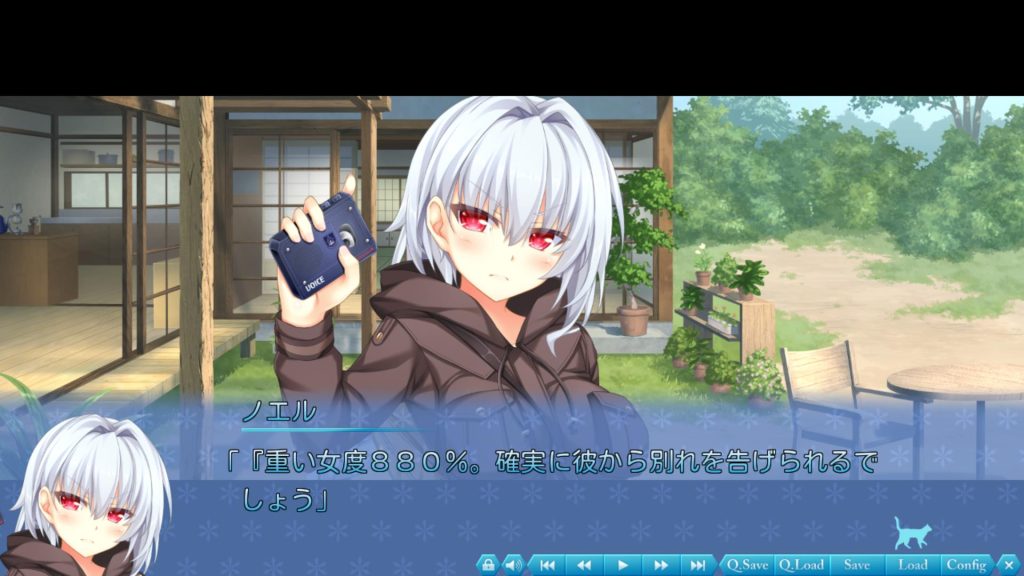
Task: Quick save with the Q.Save button
Action: (747, 565)
